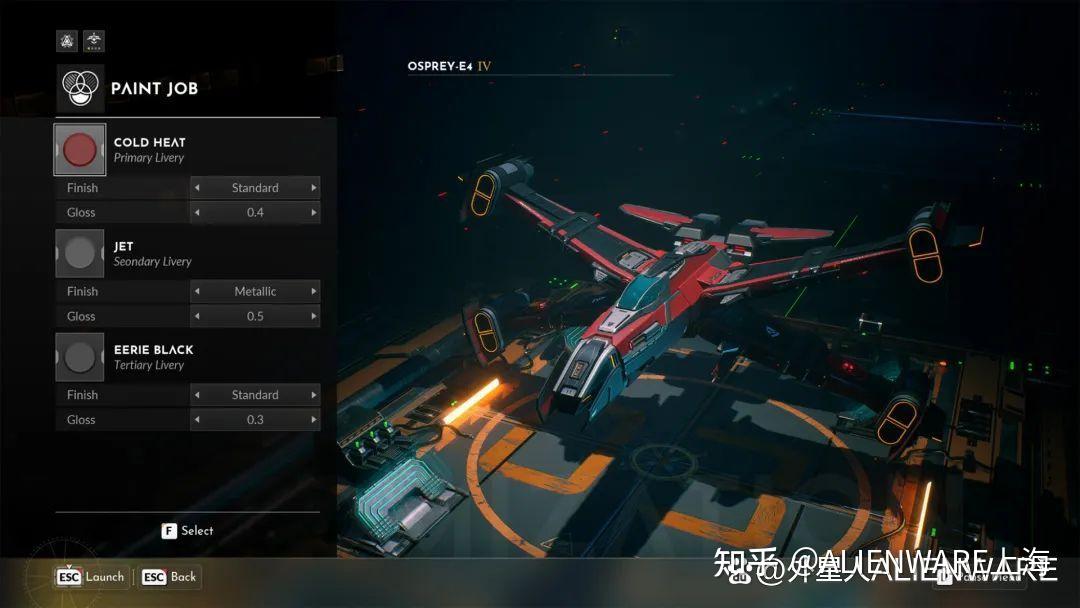Increase Cold Heat Gloss with right arrow
The image size is (1080, 608).
pyautogui.click(x=314, y=212)
